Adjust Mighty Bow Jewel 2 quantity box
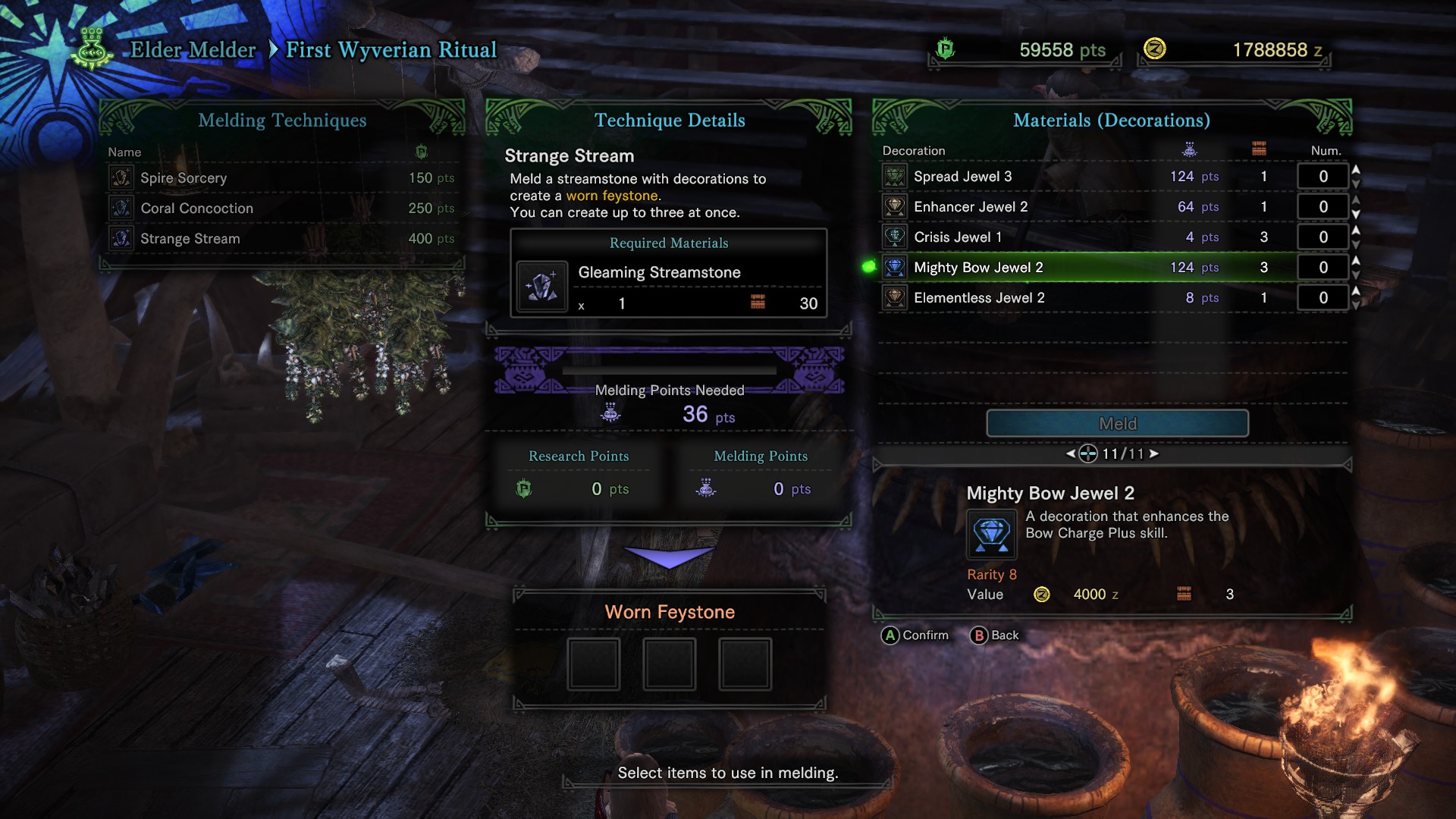 coord(1323,268)
